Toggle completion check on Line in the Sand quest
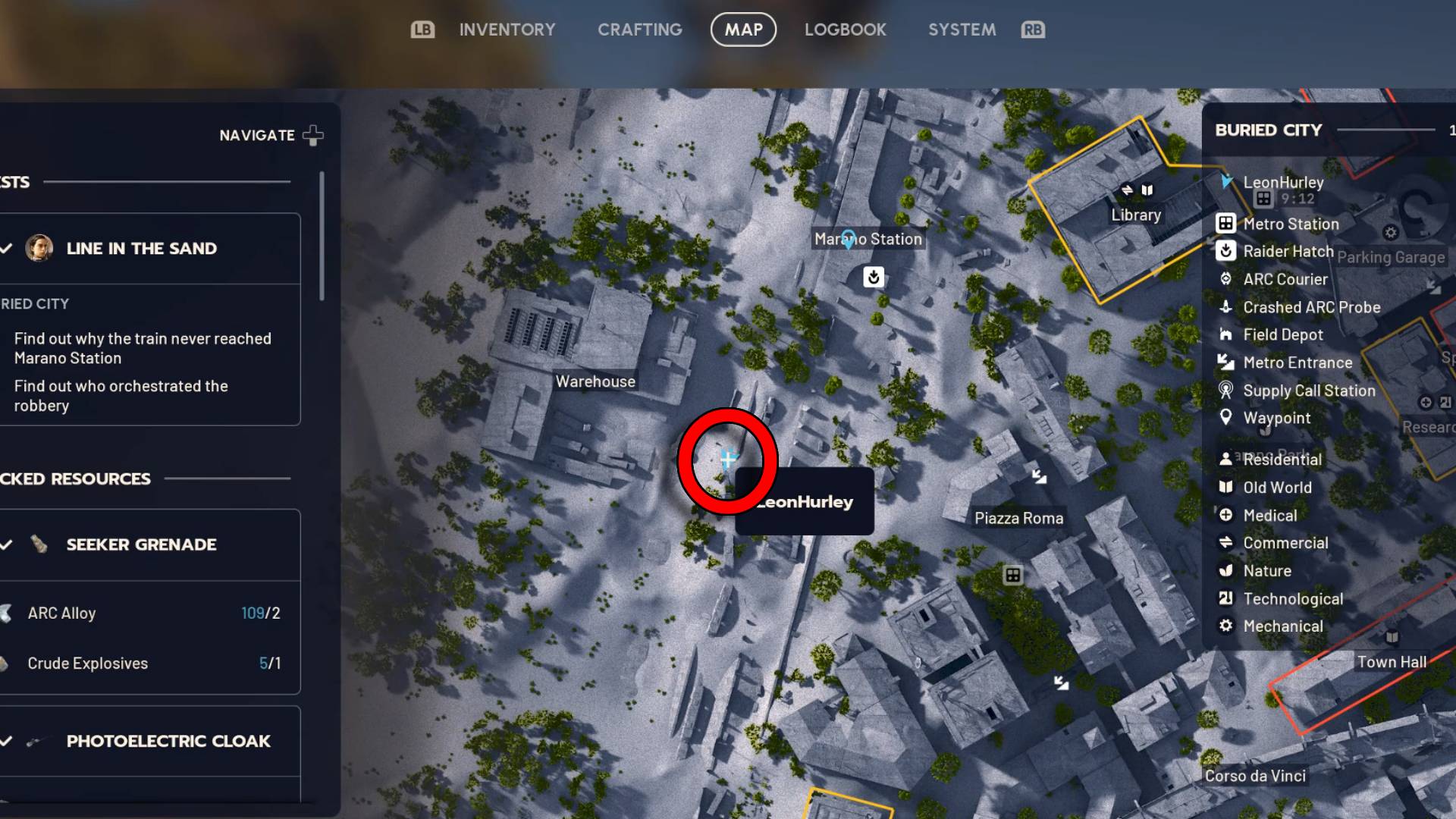 [8, 247]
